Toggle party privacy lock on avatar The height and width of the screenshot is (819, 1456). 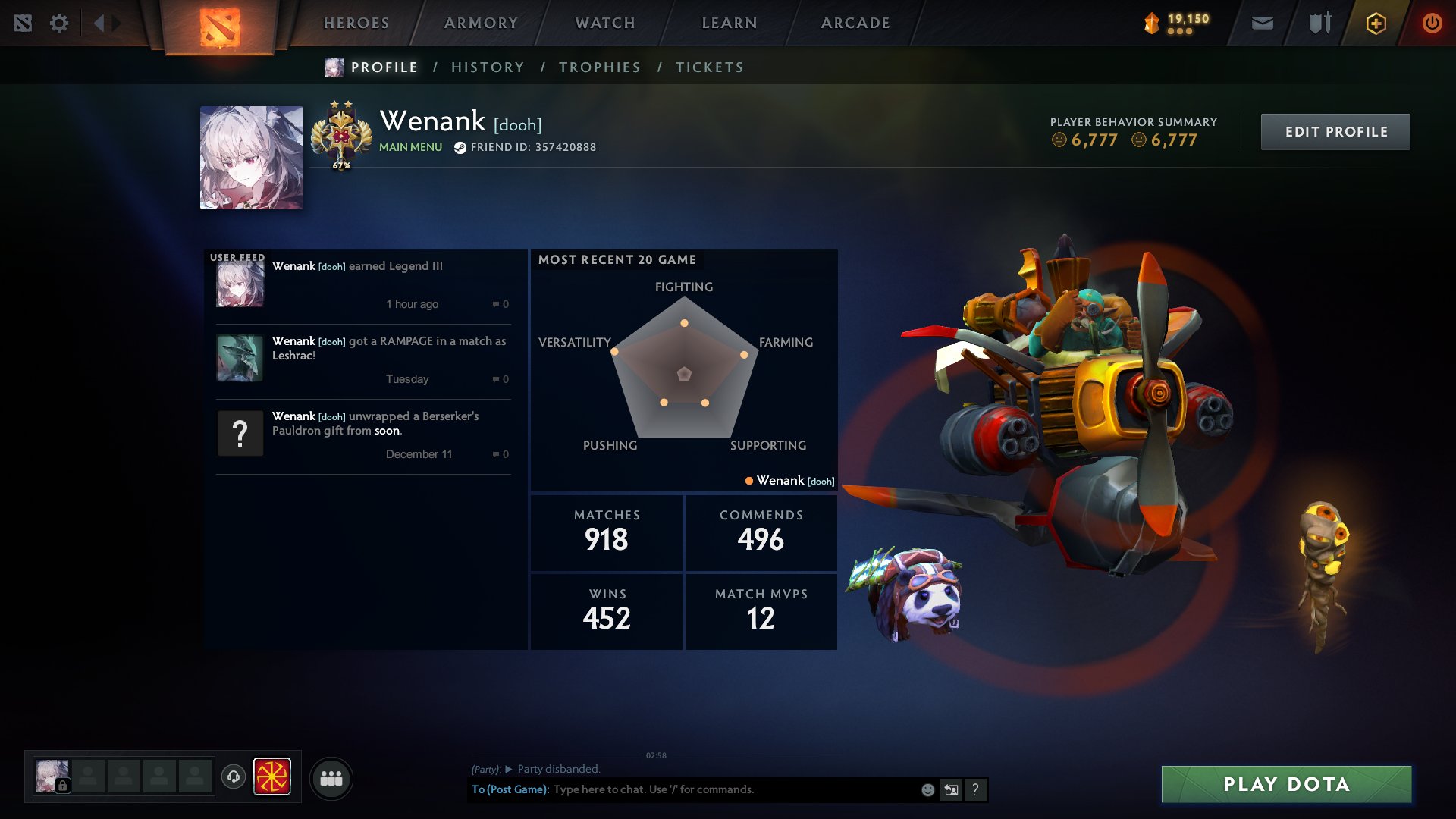click(x=63, y=784)
